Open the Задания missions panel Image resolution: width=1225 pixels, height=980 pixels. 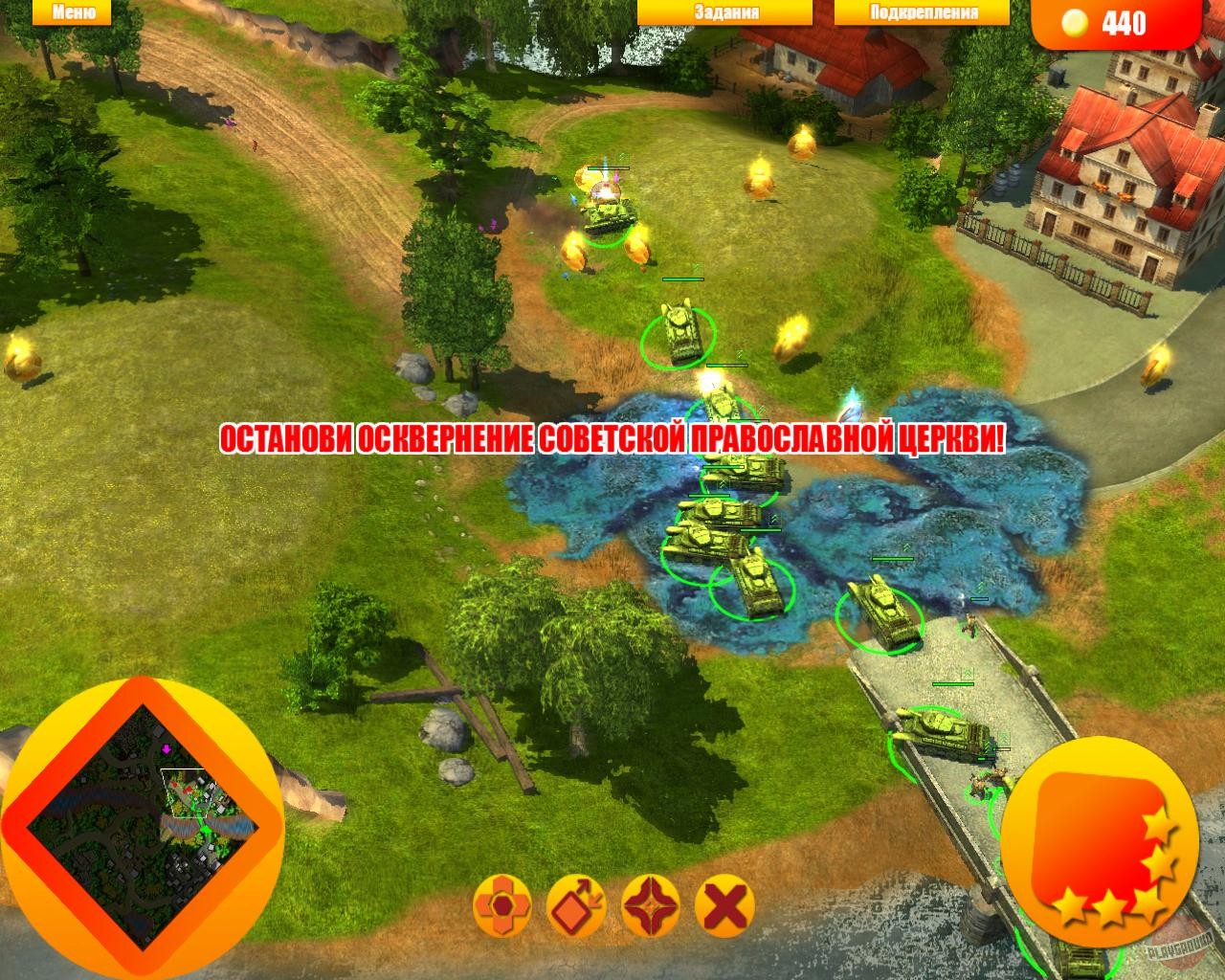(725, 11)
